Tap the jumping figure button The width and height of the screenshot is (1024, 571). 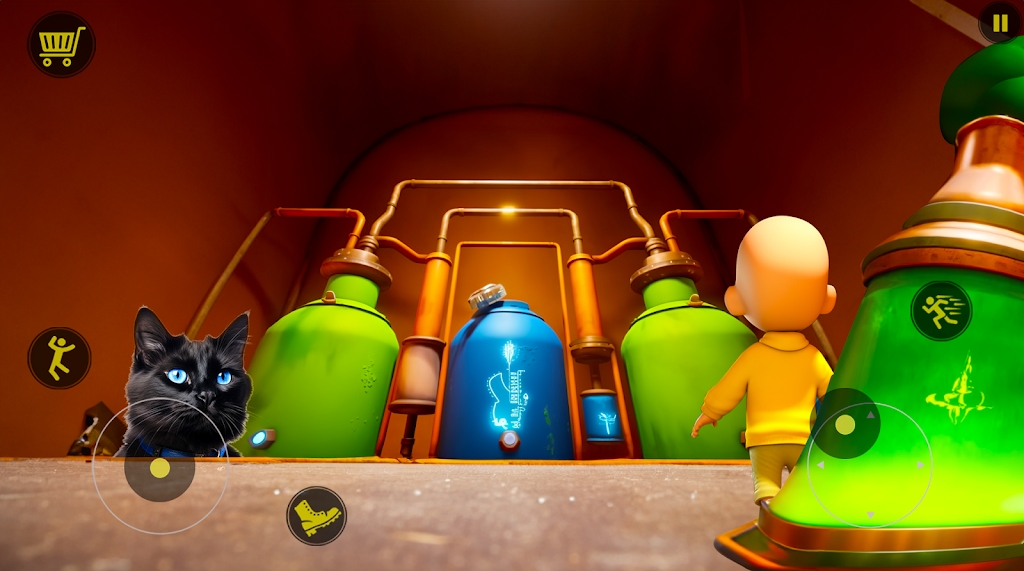pyautogui.click(x=59, y=357)
